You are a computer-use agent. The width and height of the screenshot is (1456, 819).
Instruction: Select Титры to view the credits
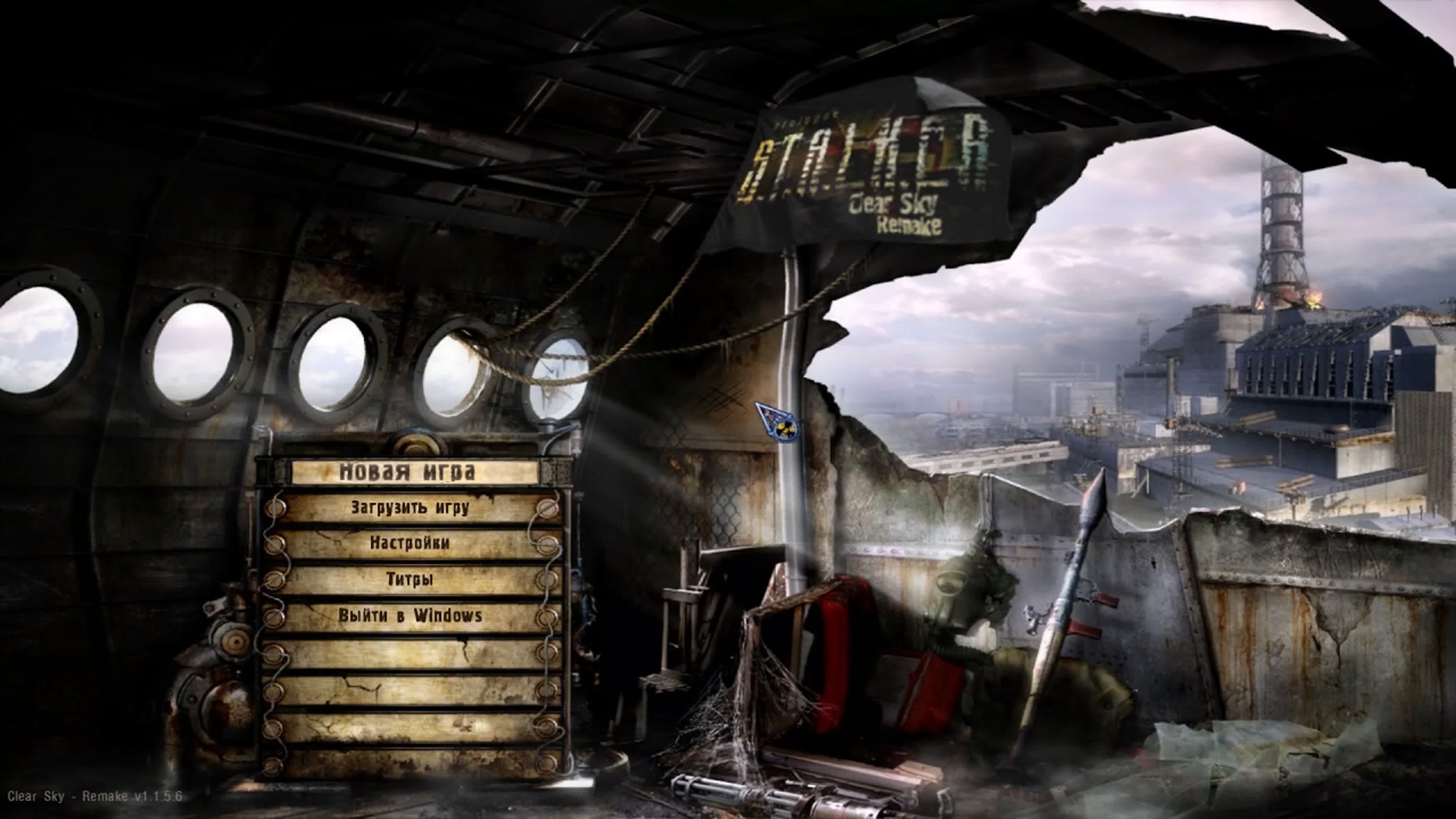(410, 579)
